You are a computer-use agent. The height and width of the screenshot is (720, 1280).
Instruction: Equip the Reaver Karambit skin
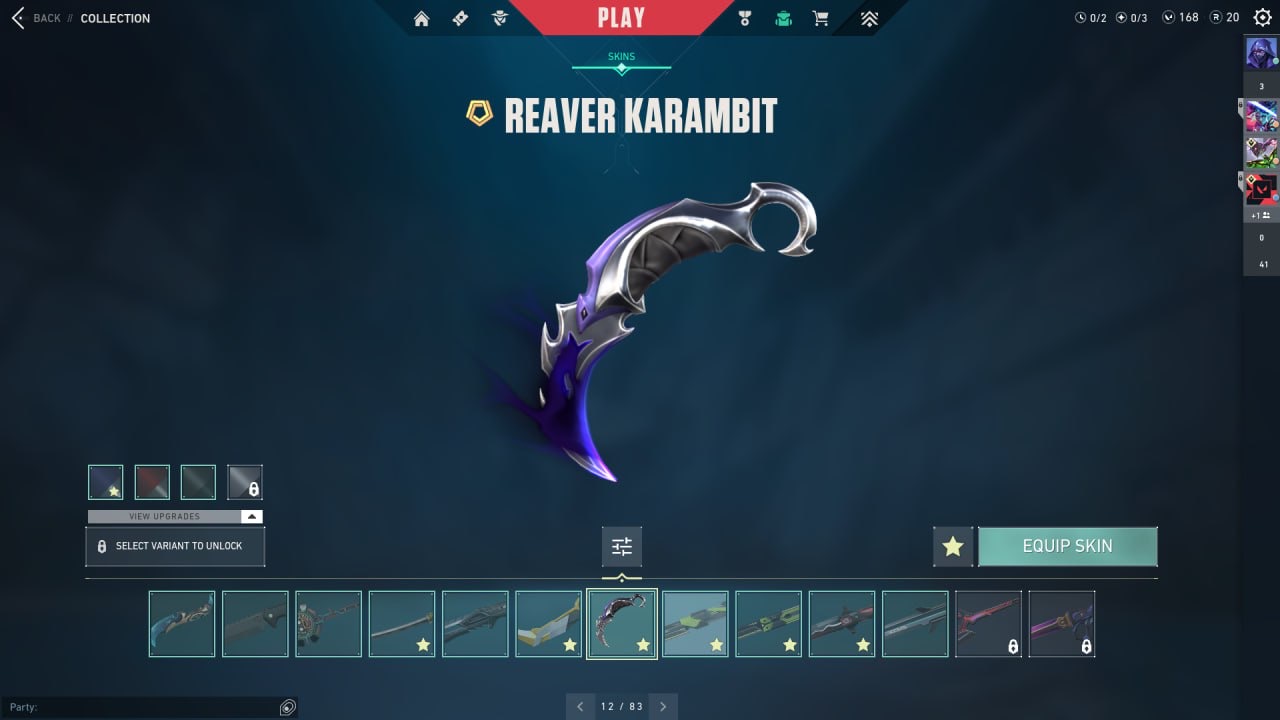coord(1067,546)
